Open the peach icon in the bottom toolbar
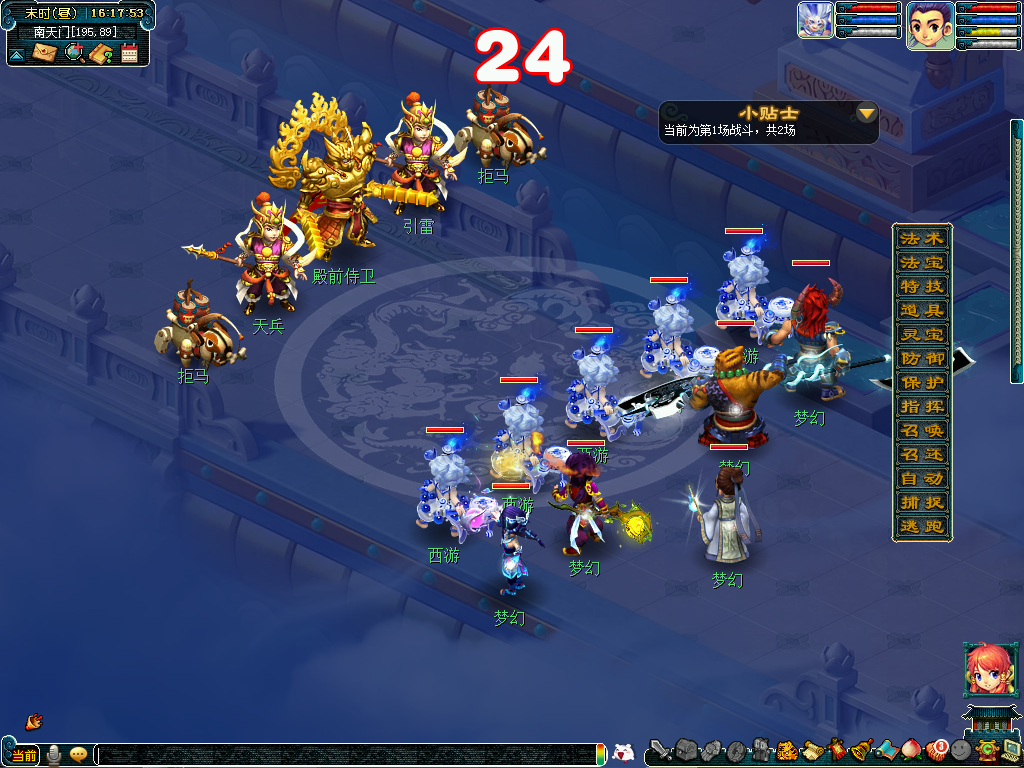This screenshot has width=1024, height=768. click(x=911, y=749)
